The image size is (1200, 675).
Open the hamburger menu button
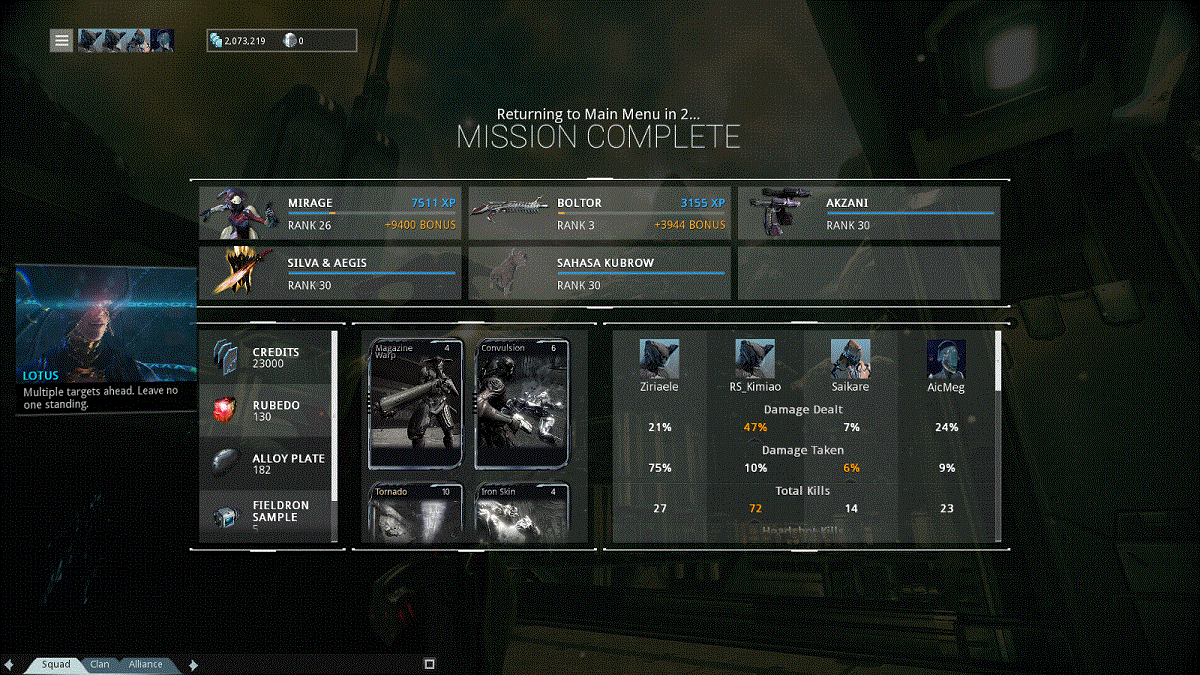coord(62,40)
